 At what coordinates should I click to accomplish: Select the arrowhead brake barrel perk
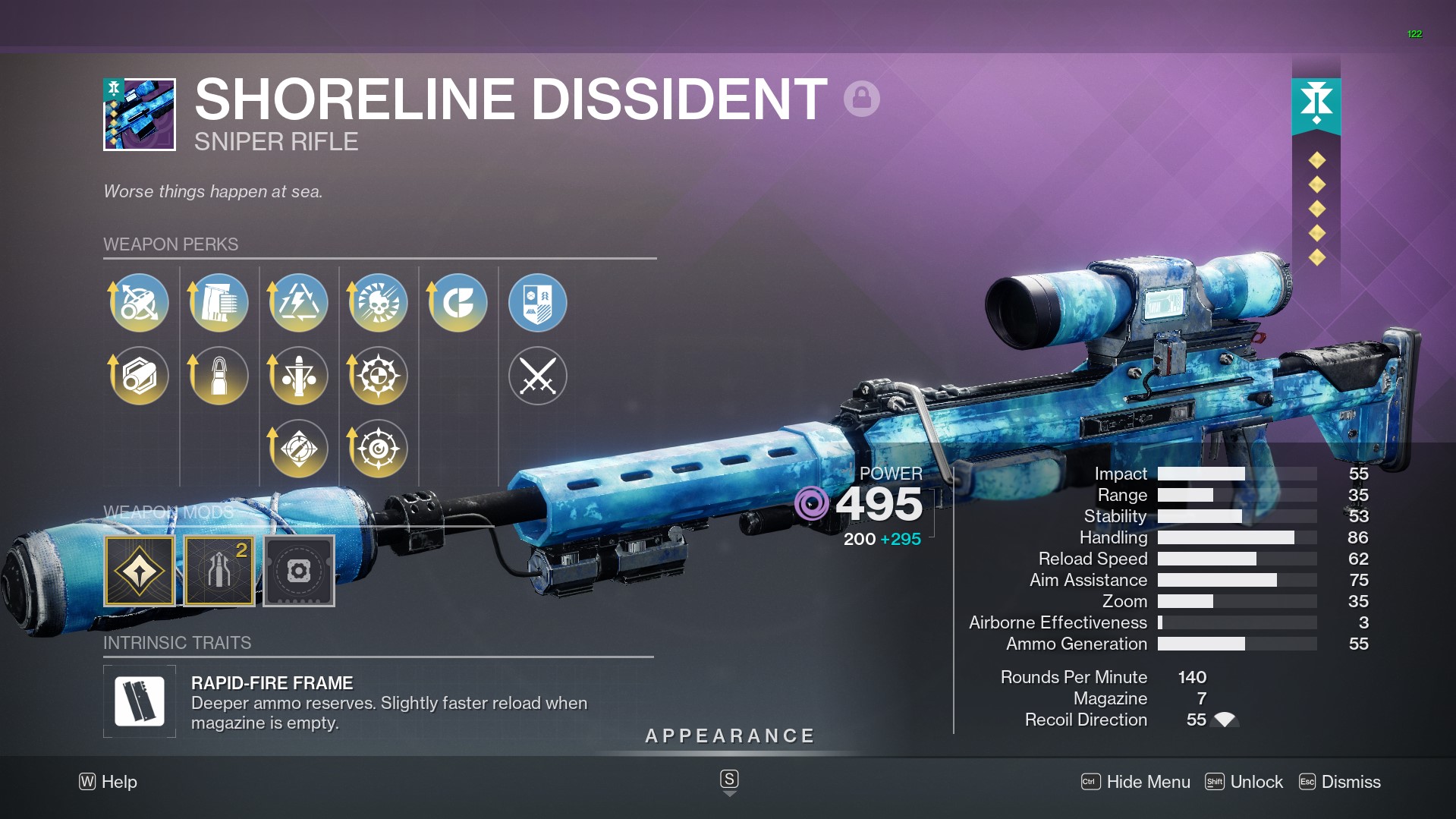[140, 303]
